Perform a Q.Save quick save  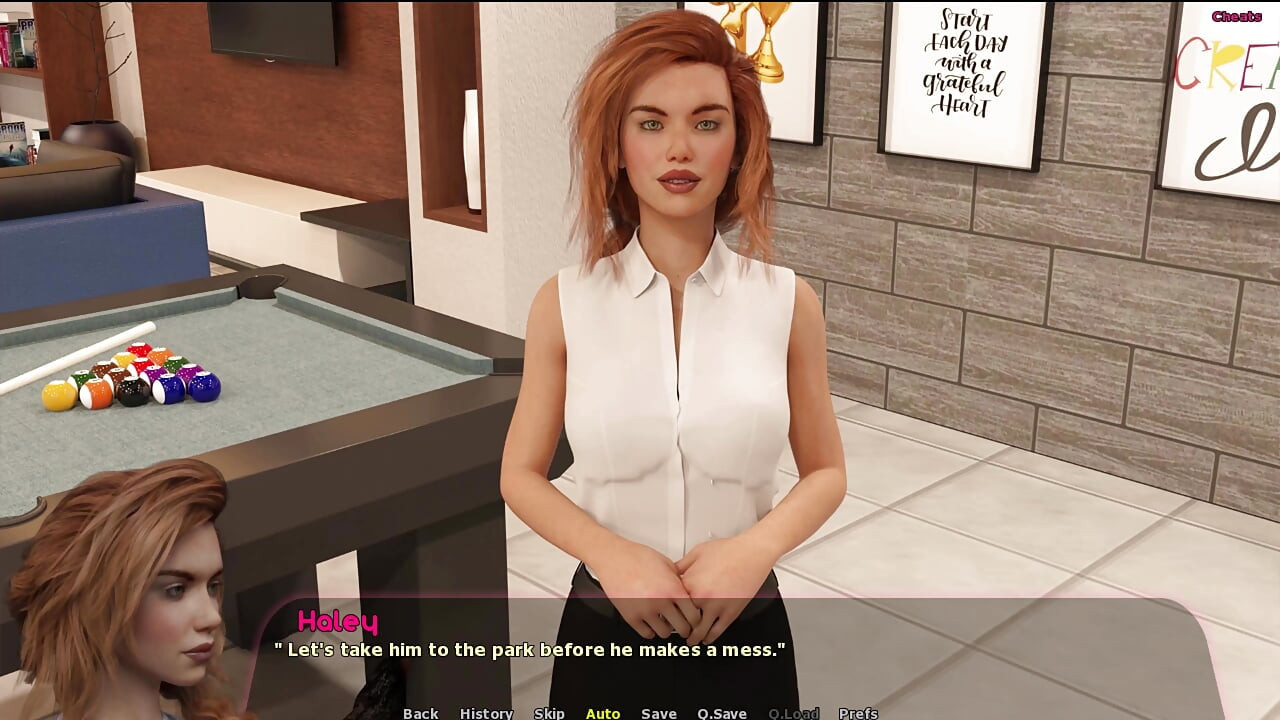(720, 713)
